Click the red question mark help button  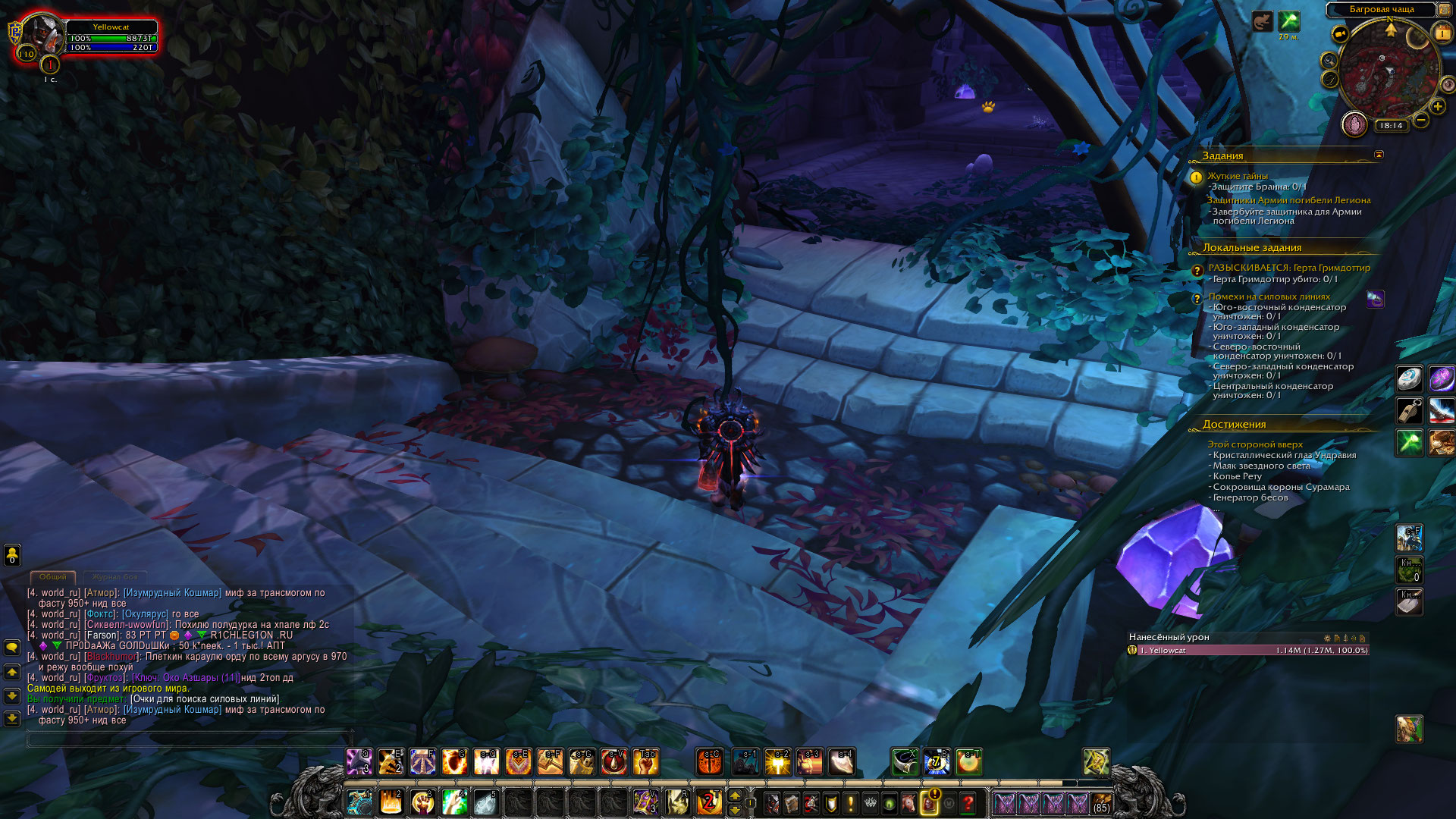click(968, 803)
